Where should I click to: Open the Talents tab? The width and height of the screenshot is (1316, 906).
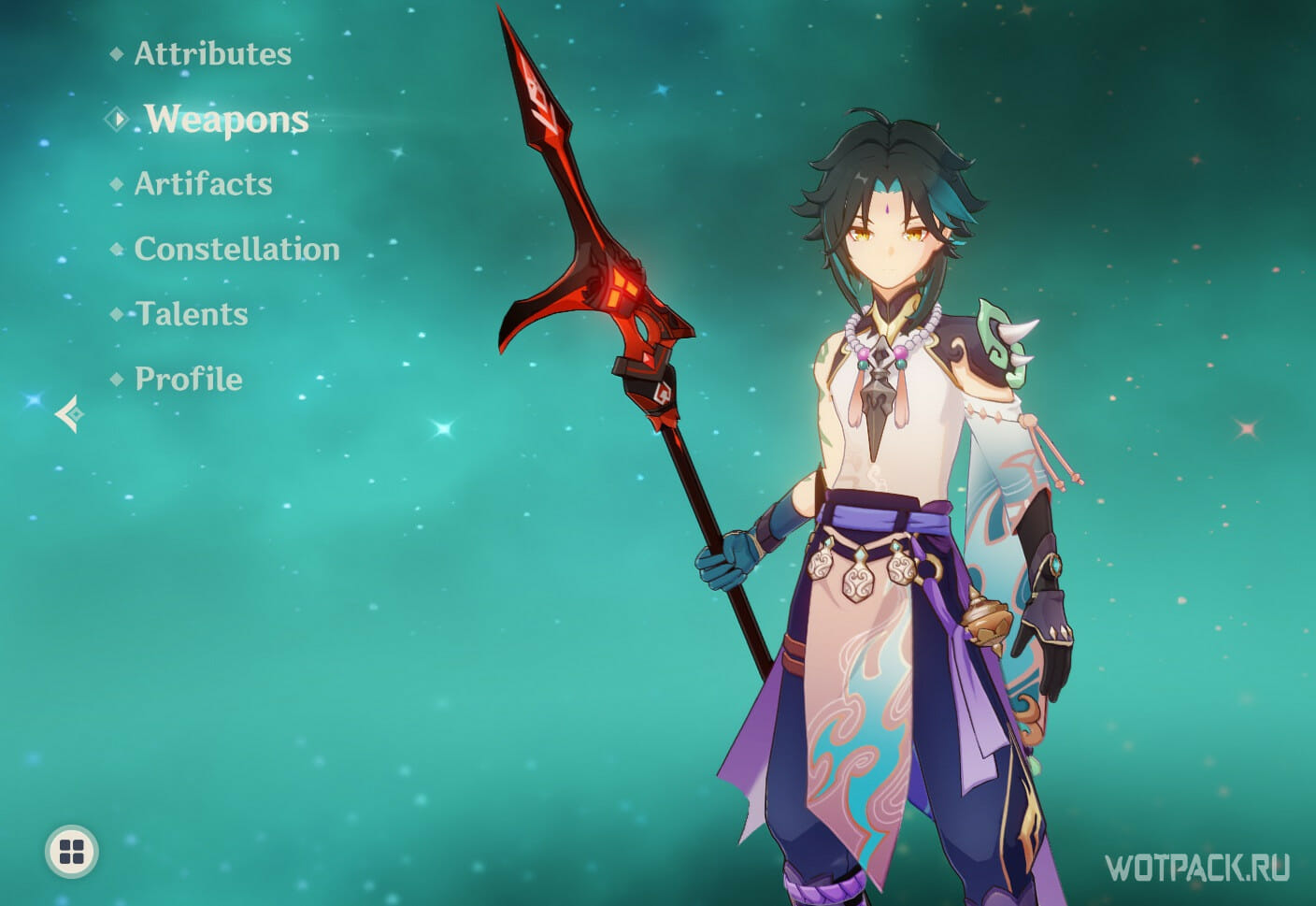[192, 314]
